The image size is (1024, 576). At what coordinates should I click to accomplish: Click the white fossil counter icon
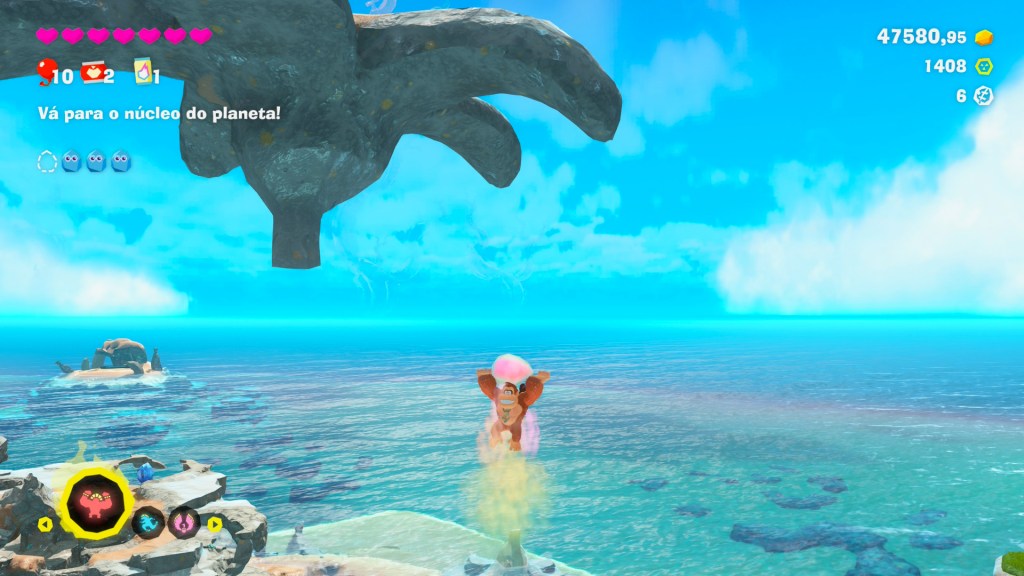985,96
